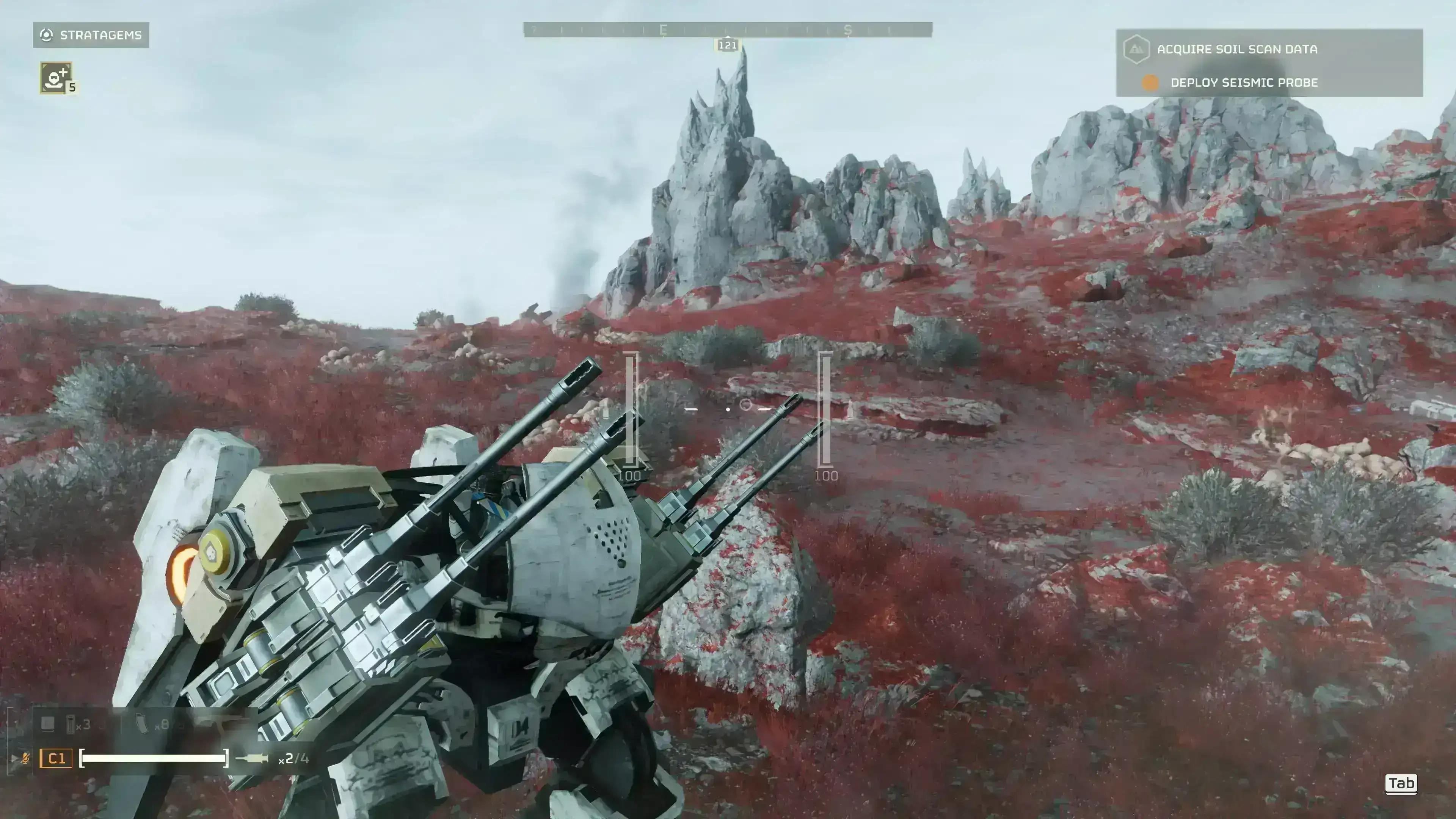Select the grenade icon in weapon panel

point(71,724)
